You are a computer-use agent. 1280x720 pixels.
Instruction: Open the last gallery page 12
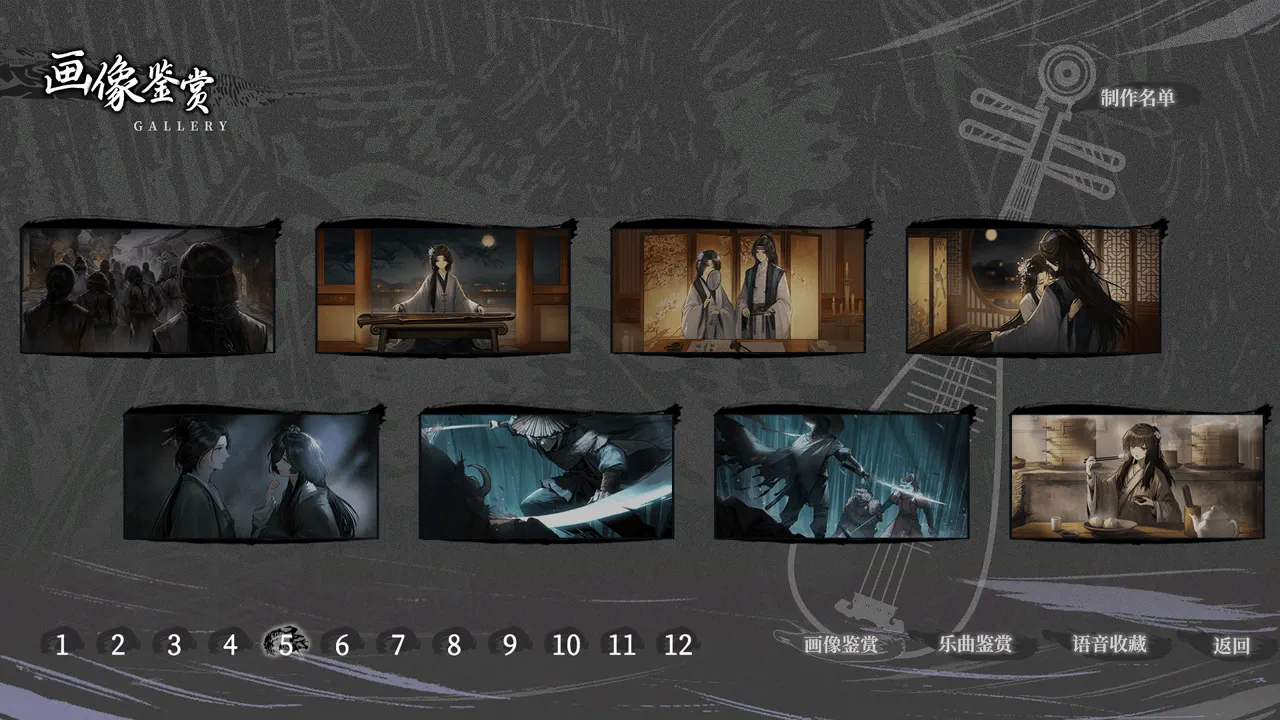681,647
